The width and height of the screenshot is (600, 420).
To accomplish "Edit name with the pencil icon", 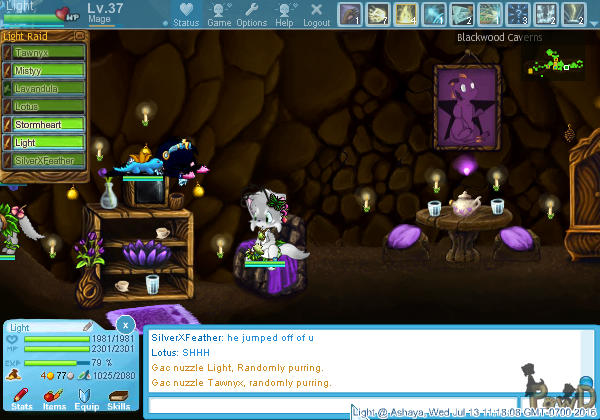I will (x=88, y=326).
